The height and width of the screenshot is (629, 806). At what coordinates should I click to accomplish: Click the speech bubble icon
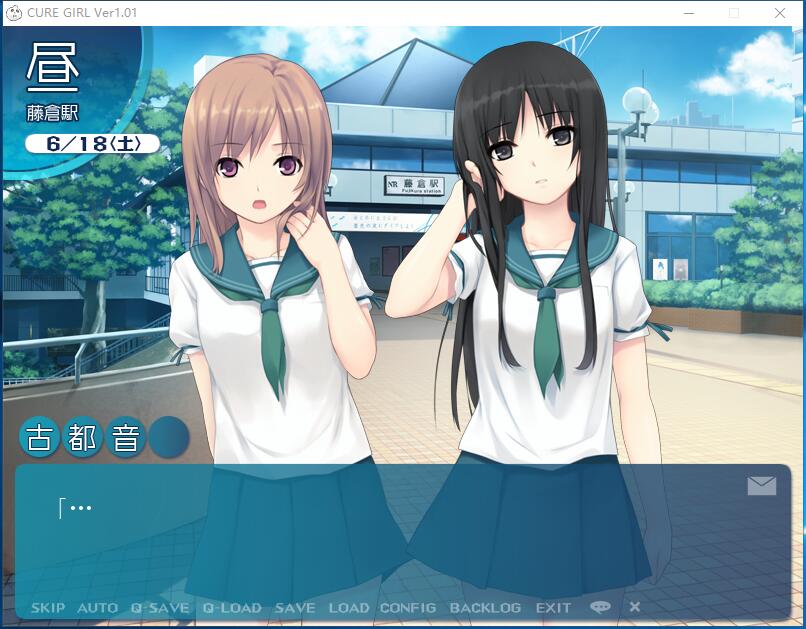pos(600,607)
